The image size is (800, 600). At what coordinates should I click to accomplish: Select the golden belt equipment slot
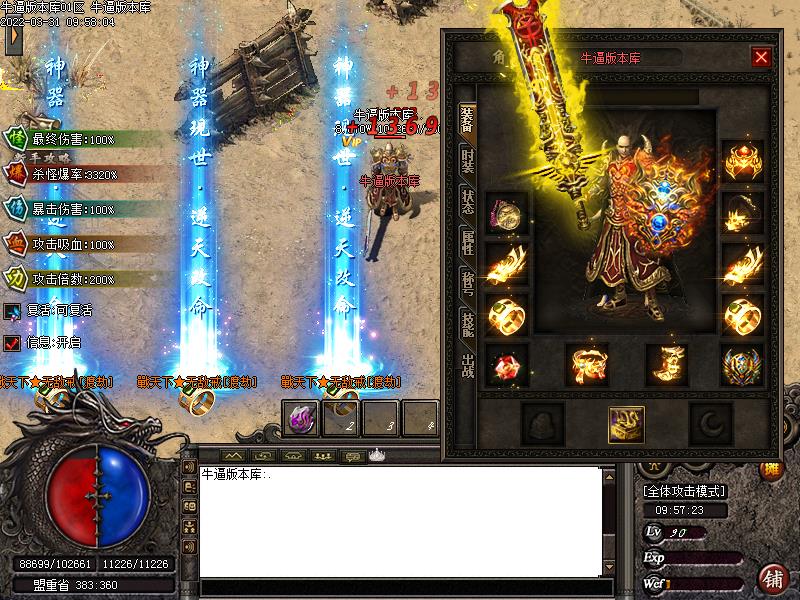point(587,365)
